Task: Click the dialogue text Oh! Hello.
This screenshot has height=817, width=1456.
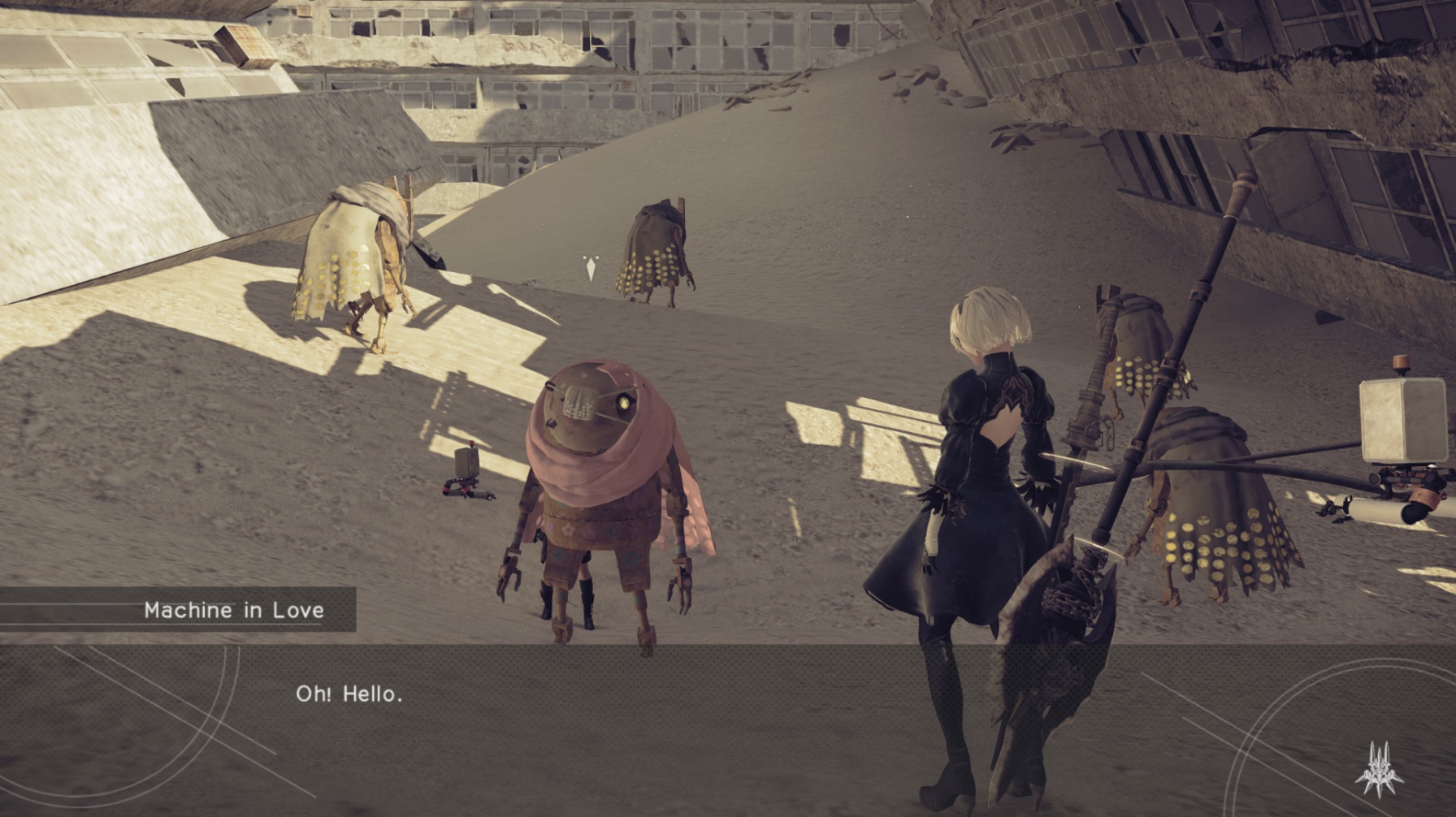Action: [x=349, y=694]
